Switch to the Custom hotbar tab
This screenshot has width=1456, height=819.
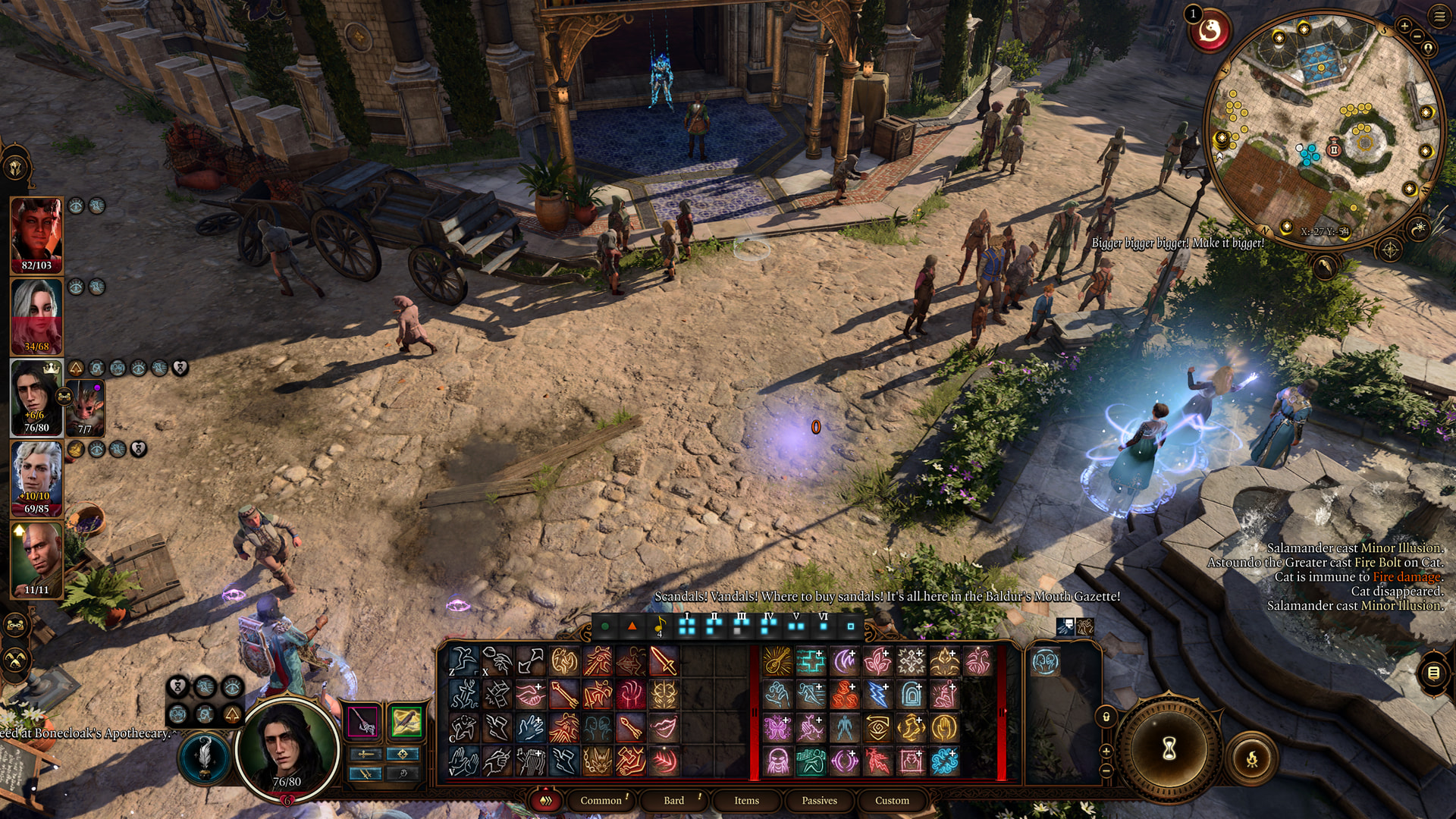[x=892, y=801]
